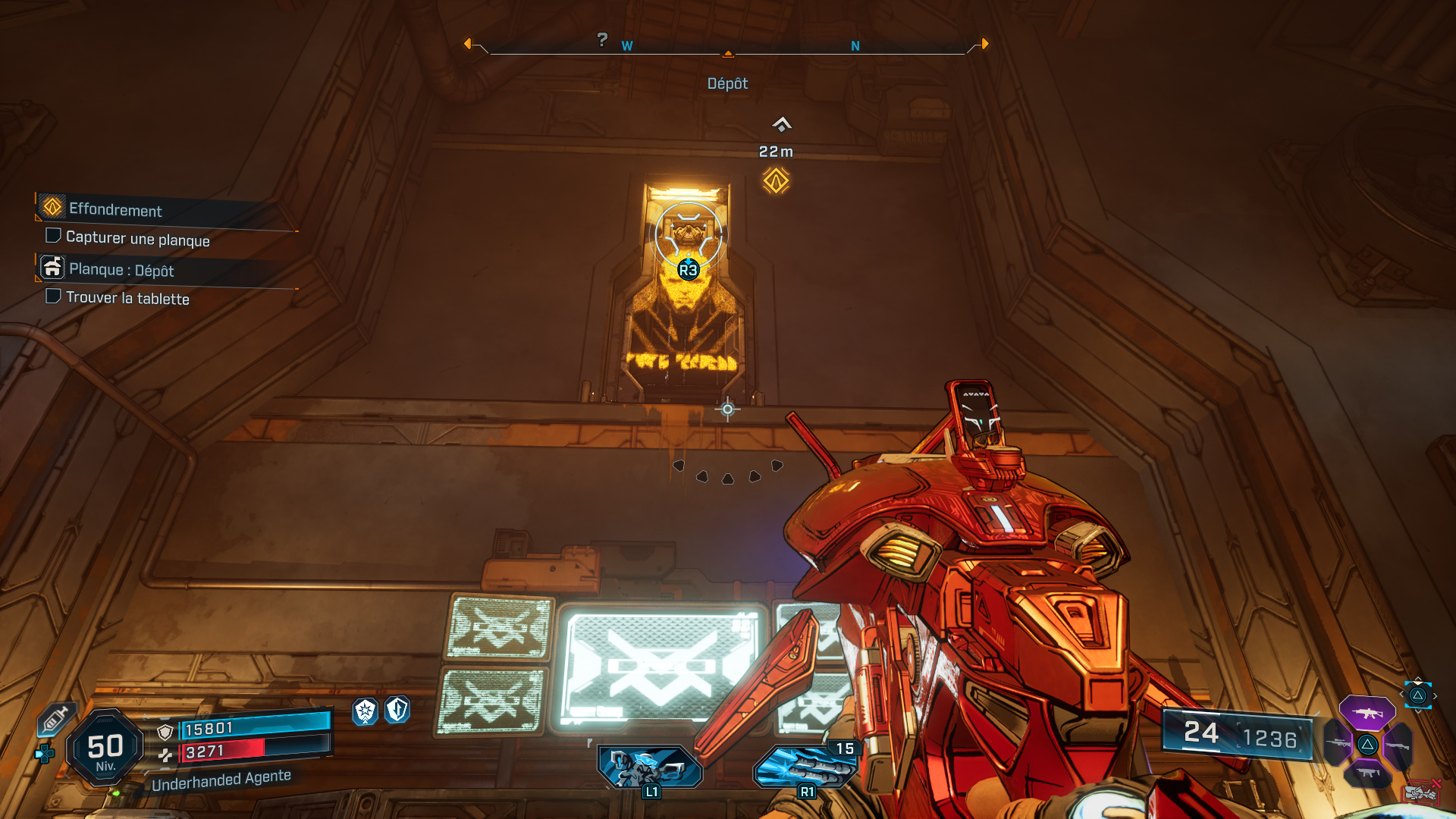Select the SMG at the bottom of the wheel
The image size is (1456, 819).
[x=1368, y=772]
